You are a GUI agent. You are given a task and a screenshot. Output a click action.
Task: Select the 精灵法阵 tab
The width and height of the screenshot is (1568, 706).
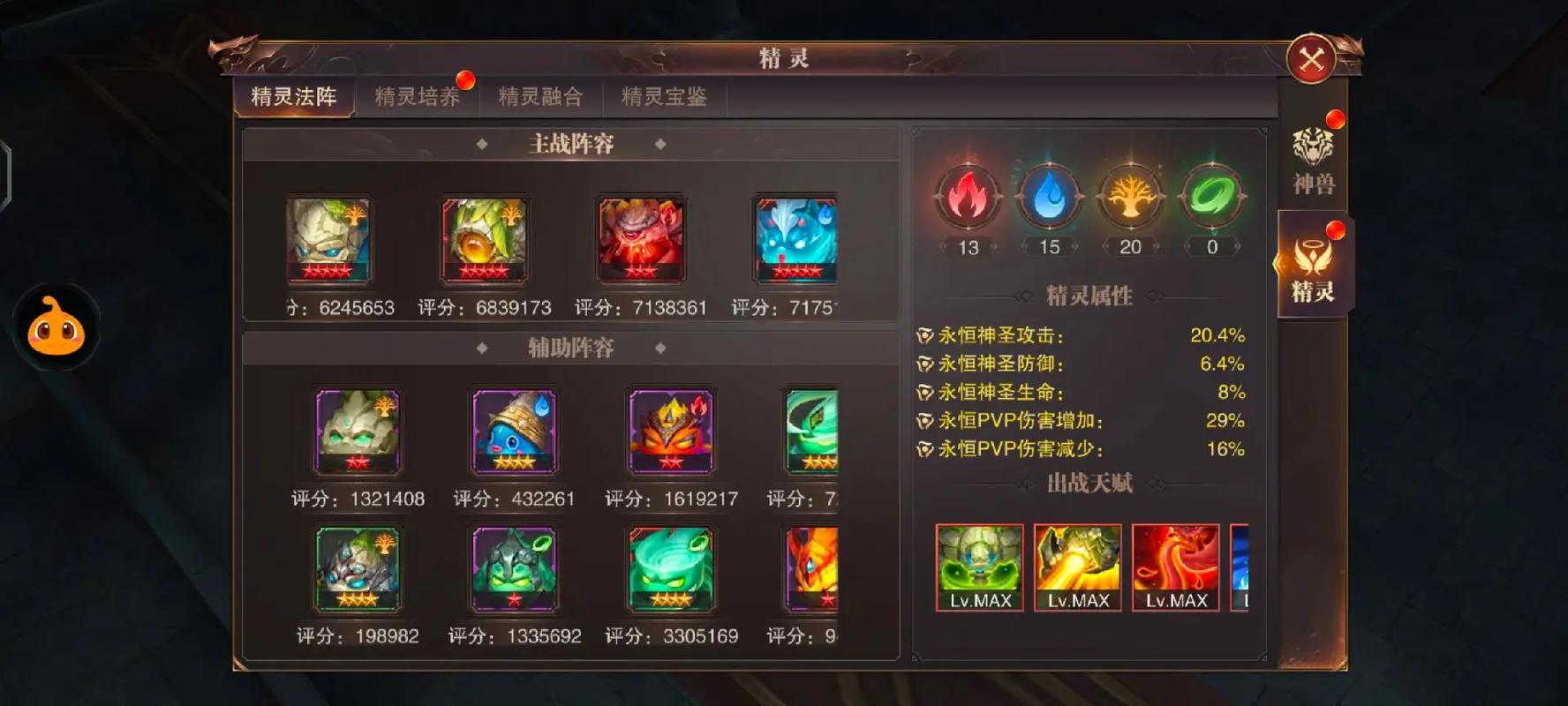293,97
